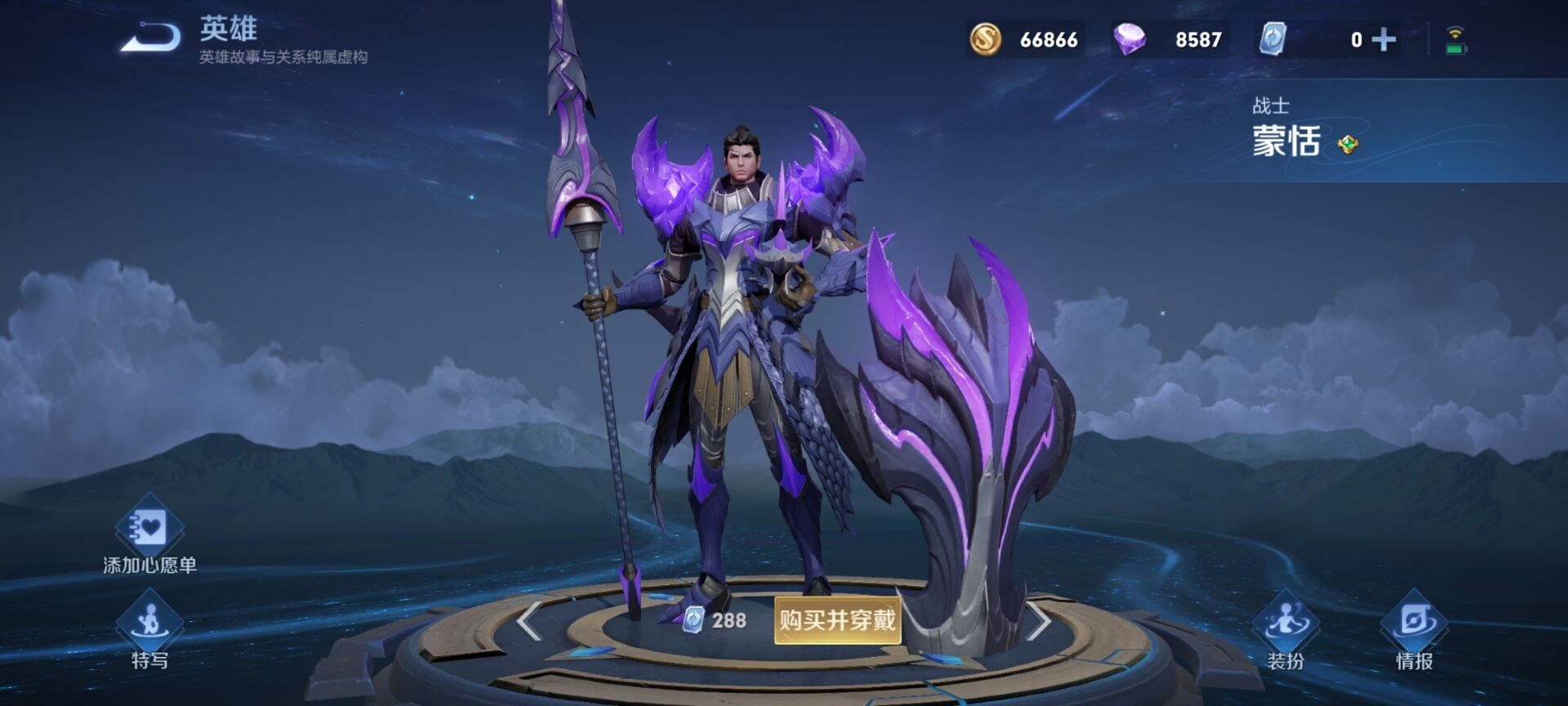Screen dimensions: 1568x706
Task: Tap the gold coin currency icon
Action: point(986,39)
